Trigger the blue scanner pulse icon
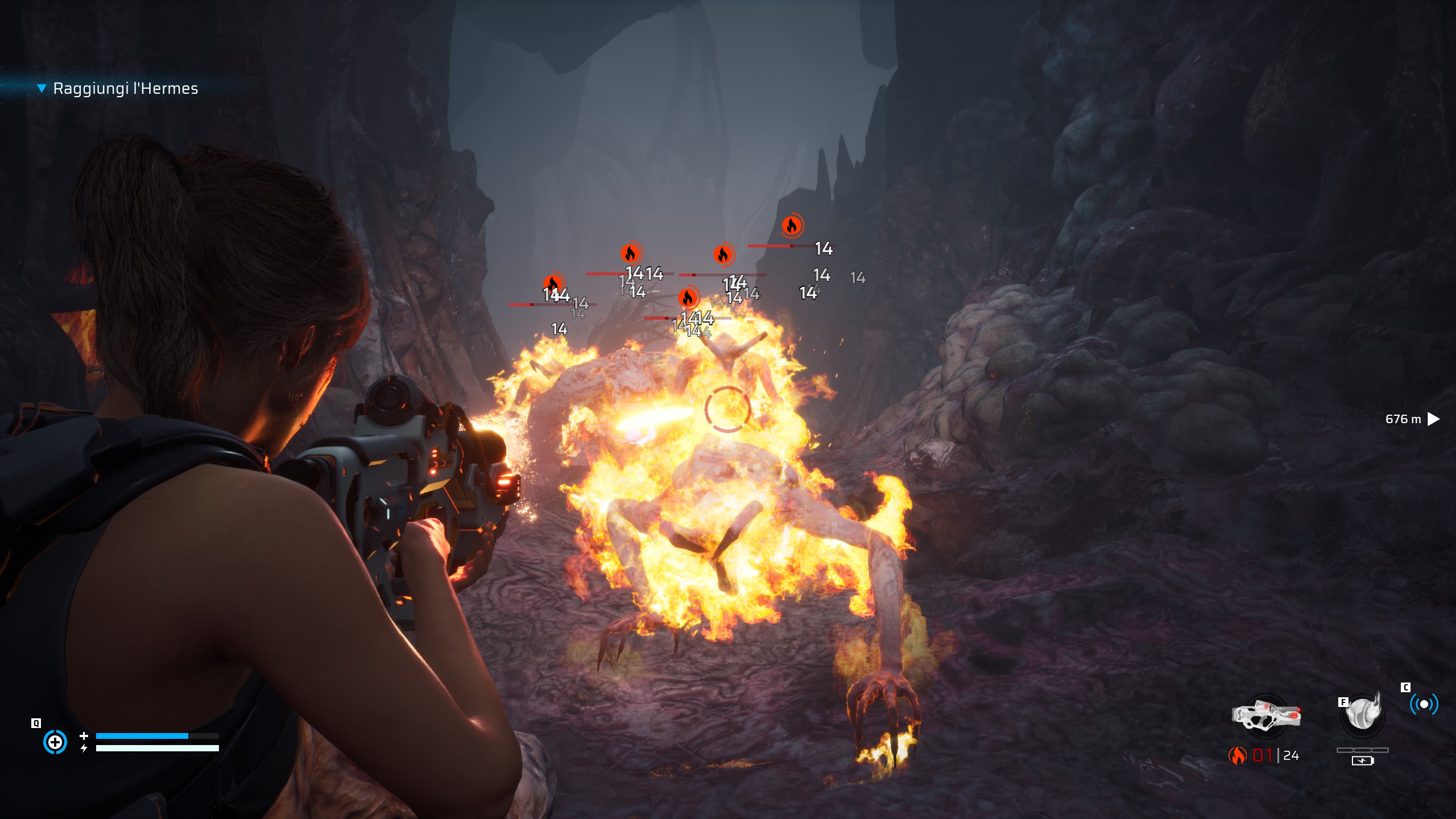 (x=1424, y=705)
